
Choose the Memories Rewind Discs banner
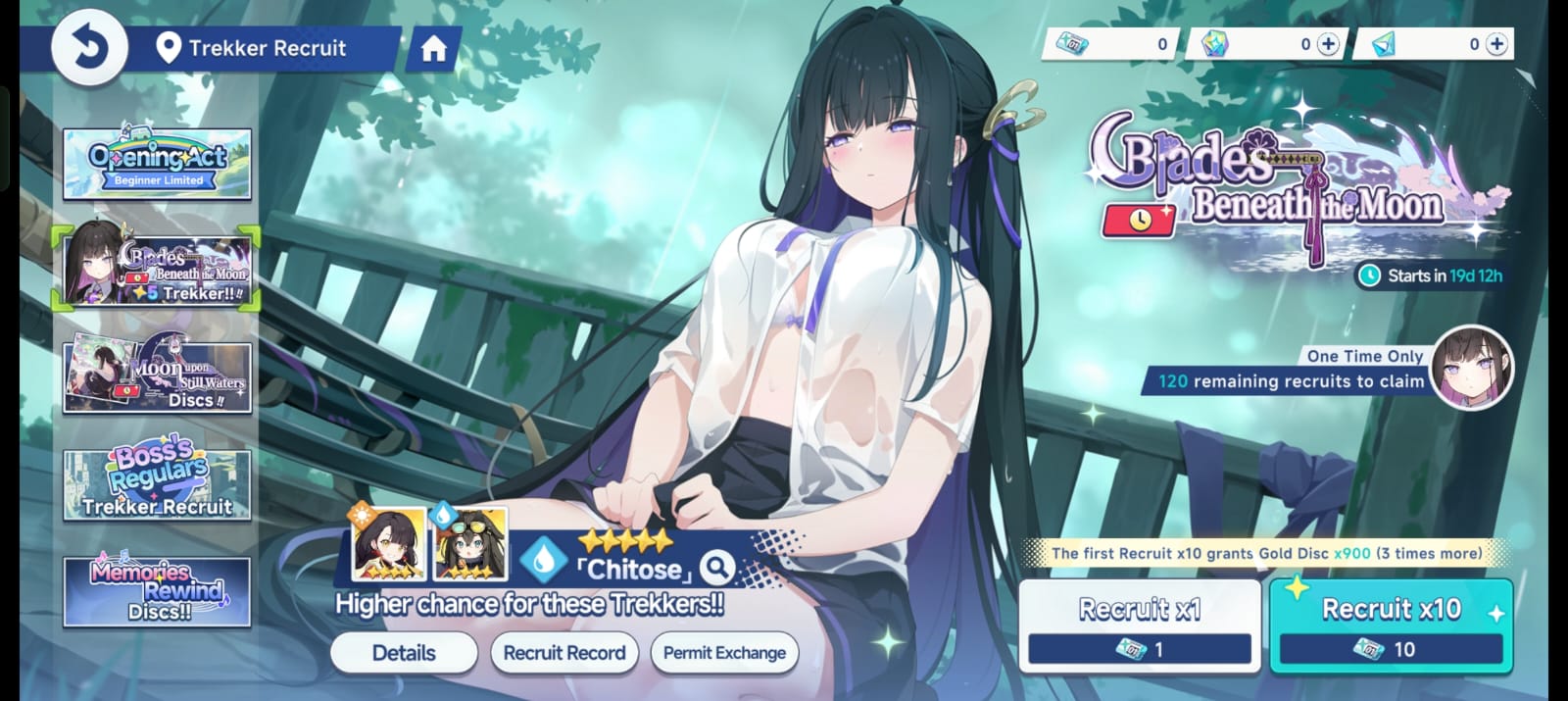click(x=157, y=591)
